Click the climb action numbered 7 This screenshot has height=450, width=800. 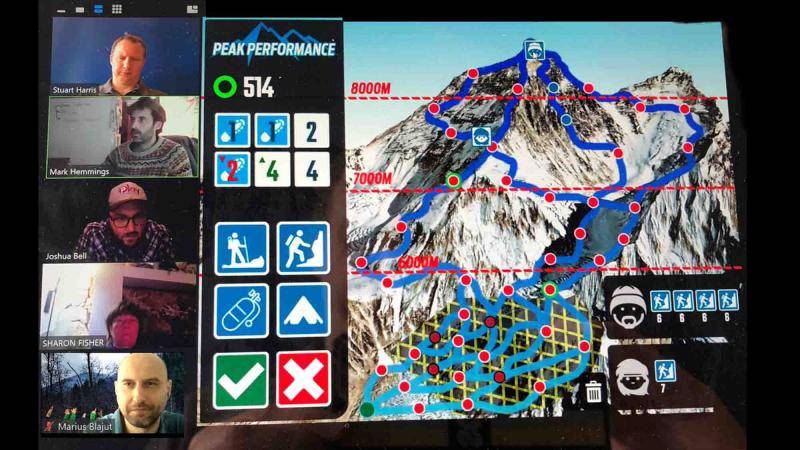[665, 374]
